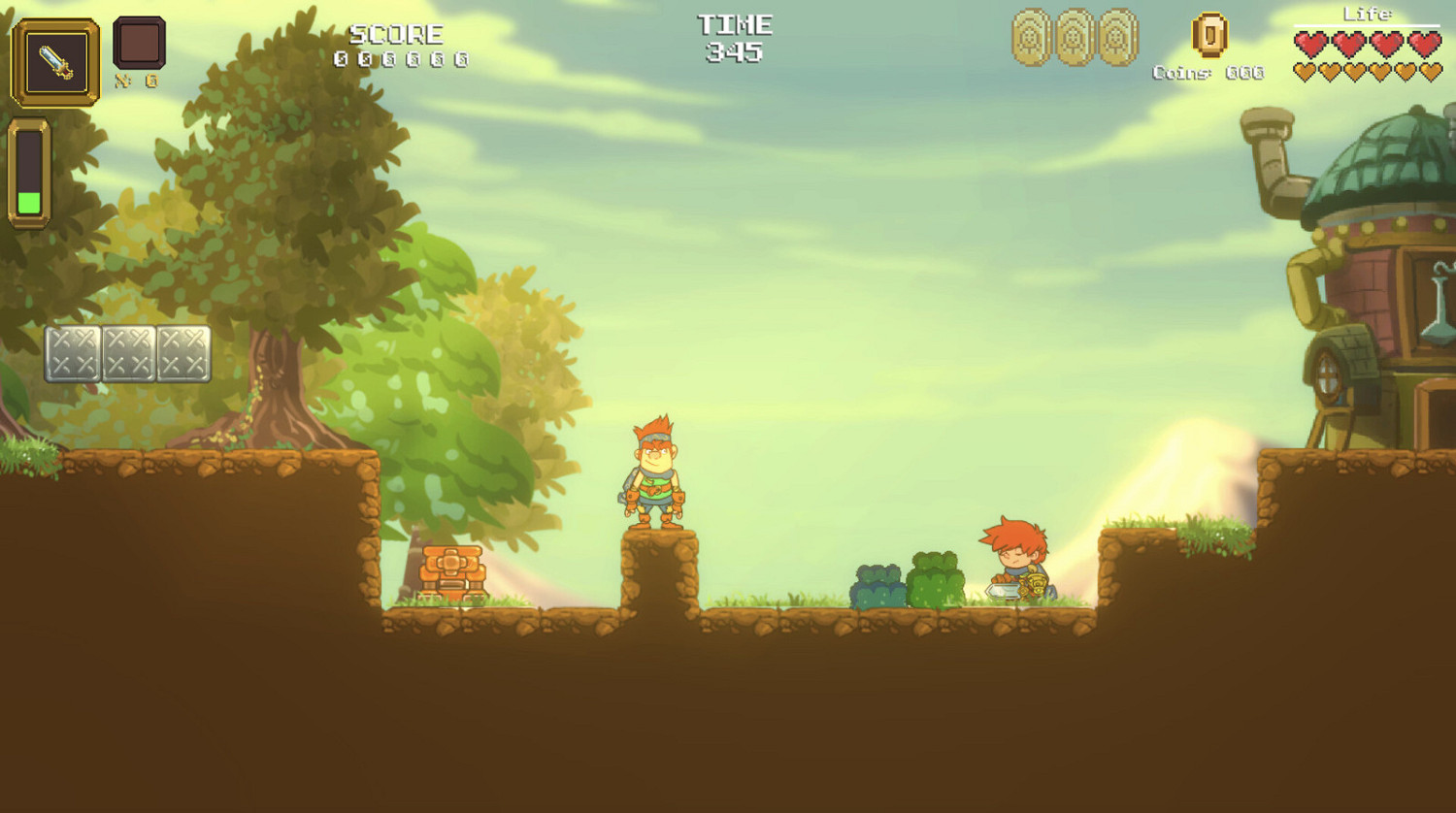Click the rightmost metal X-pattern block
The width and height of the screenshot is (1456, 813).
(x=184, y=354)
